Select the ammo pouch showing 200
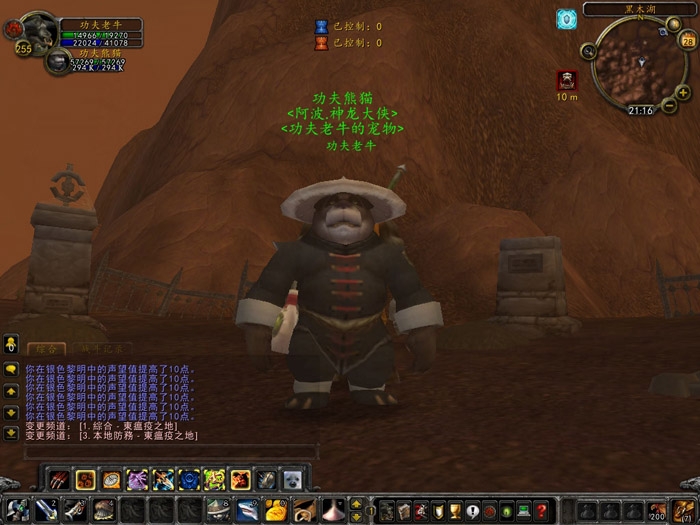 [x=657, y=511]
